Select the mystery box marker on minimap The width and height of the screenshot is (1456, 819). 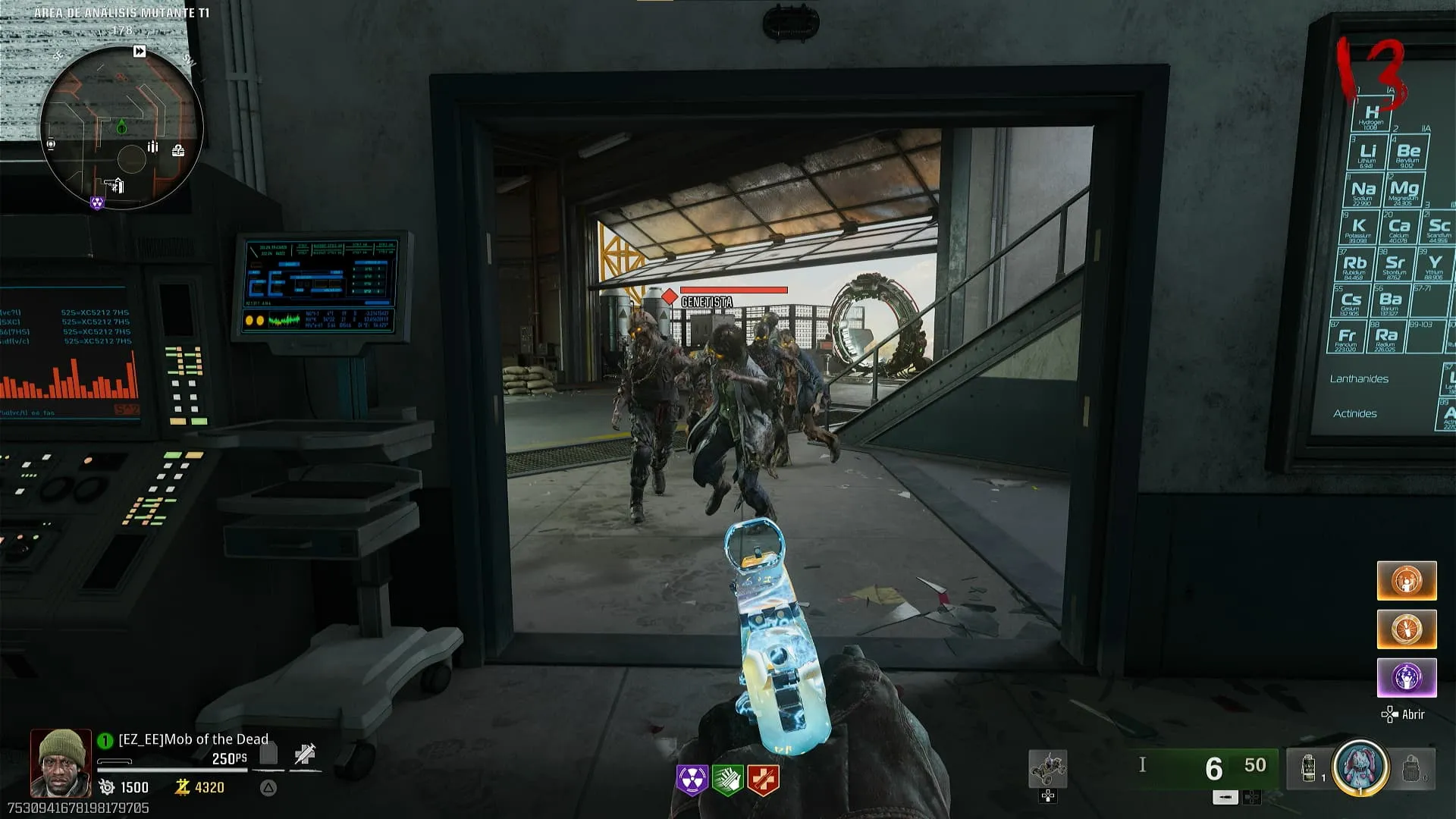pyautogui.click(x=178, y=150)
